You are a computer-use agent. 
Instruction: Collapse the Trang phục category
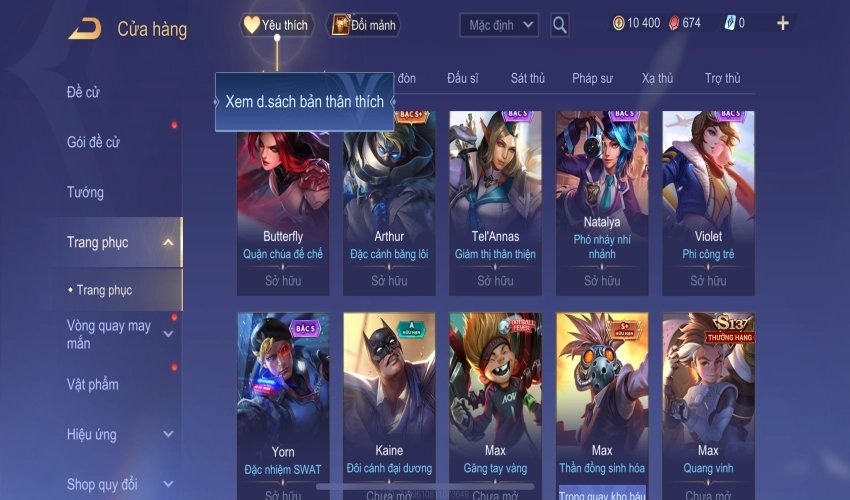168,242
